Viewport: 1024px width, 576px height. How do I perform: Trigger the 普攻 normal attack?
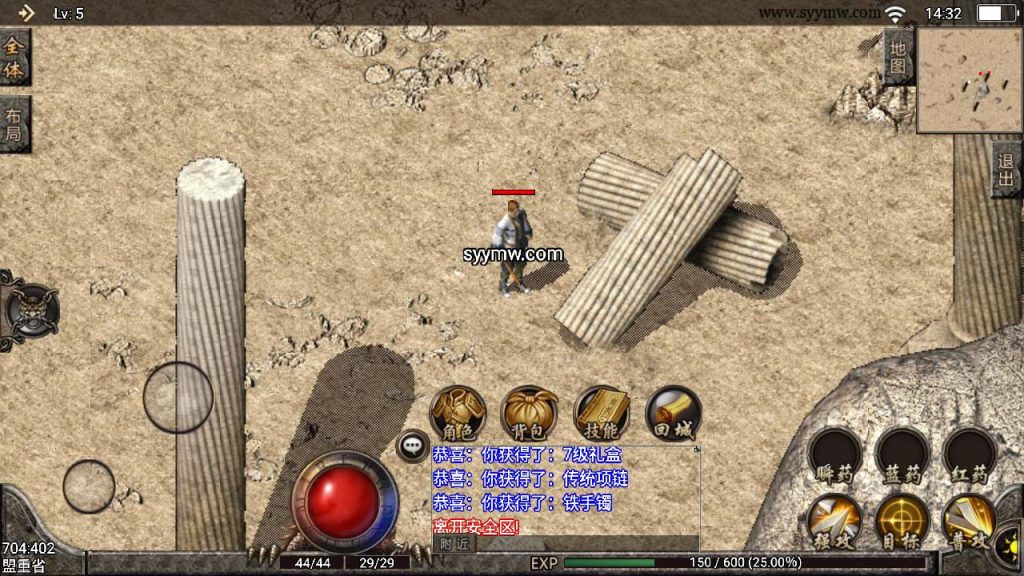[969, 521]
